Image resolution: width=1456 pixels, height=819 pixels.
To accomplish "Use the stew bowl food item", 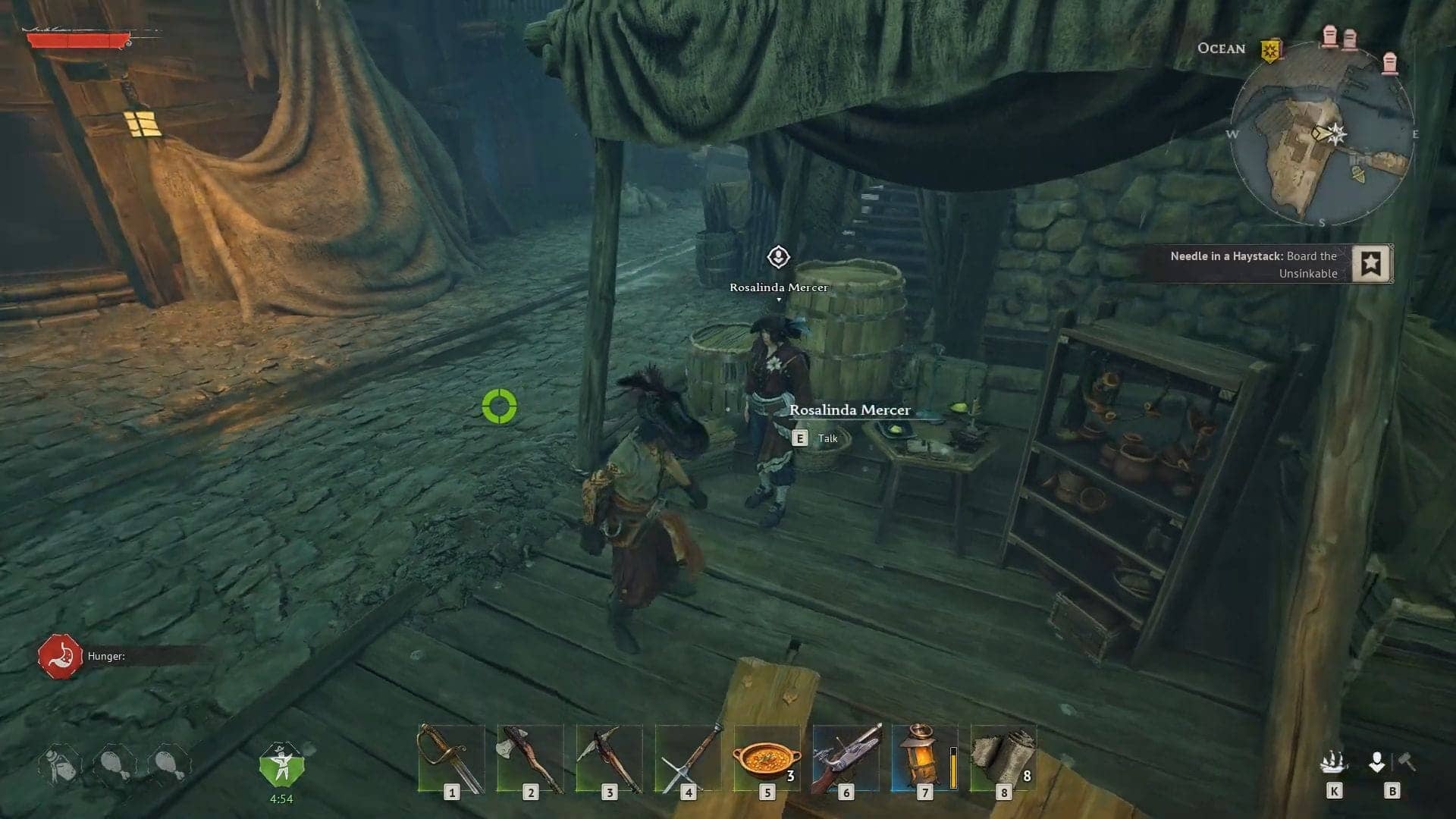I will [x=767, y=758].
